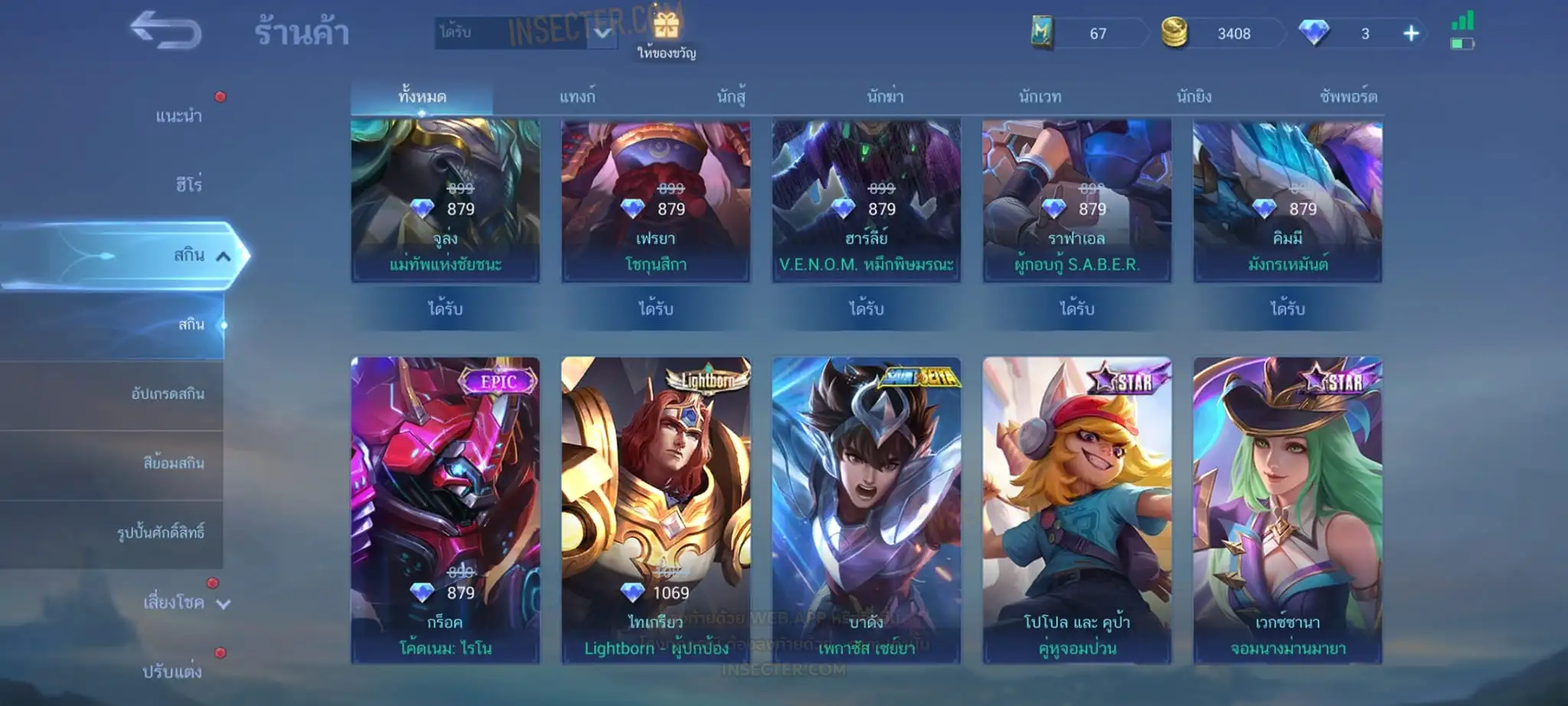Filter skins by นักเวท
This screenshot has width=1568, height=706.
1040,97
